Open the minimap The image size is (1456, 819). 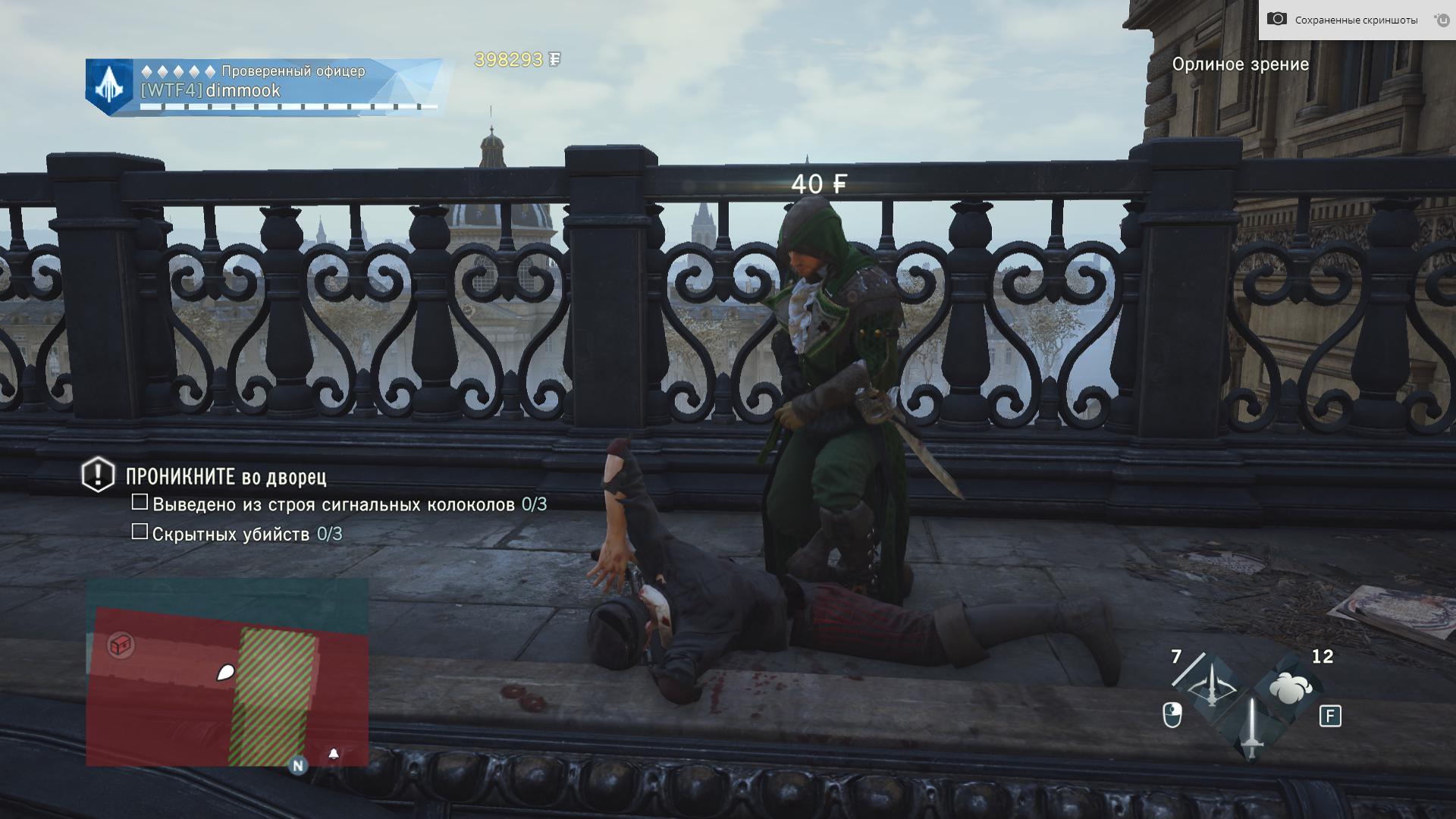[227, 672]
